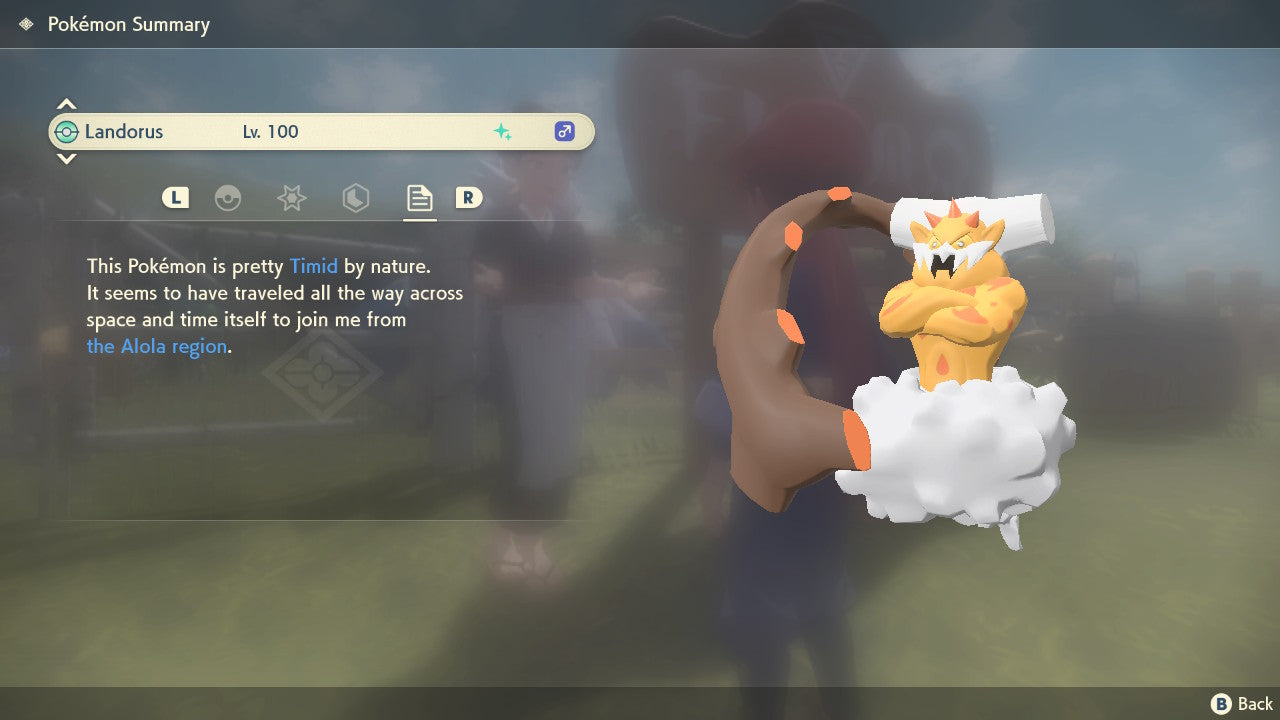
Task: Click the male gender symbol badge
Action: [x=564, y=131]
